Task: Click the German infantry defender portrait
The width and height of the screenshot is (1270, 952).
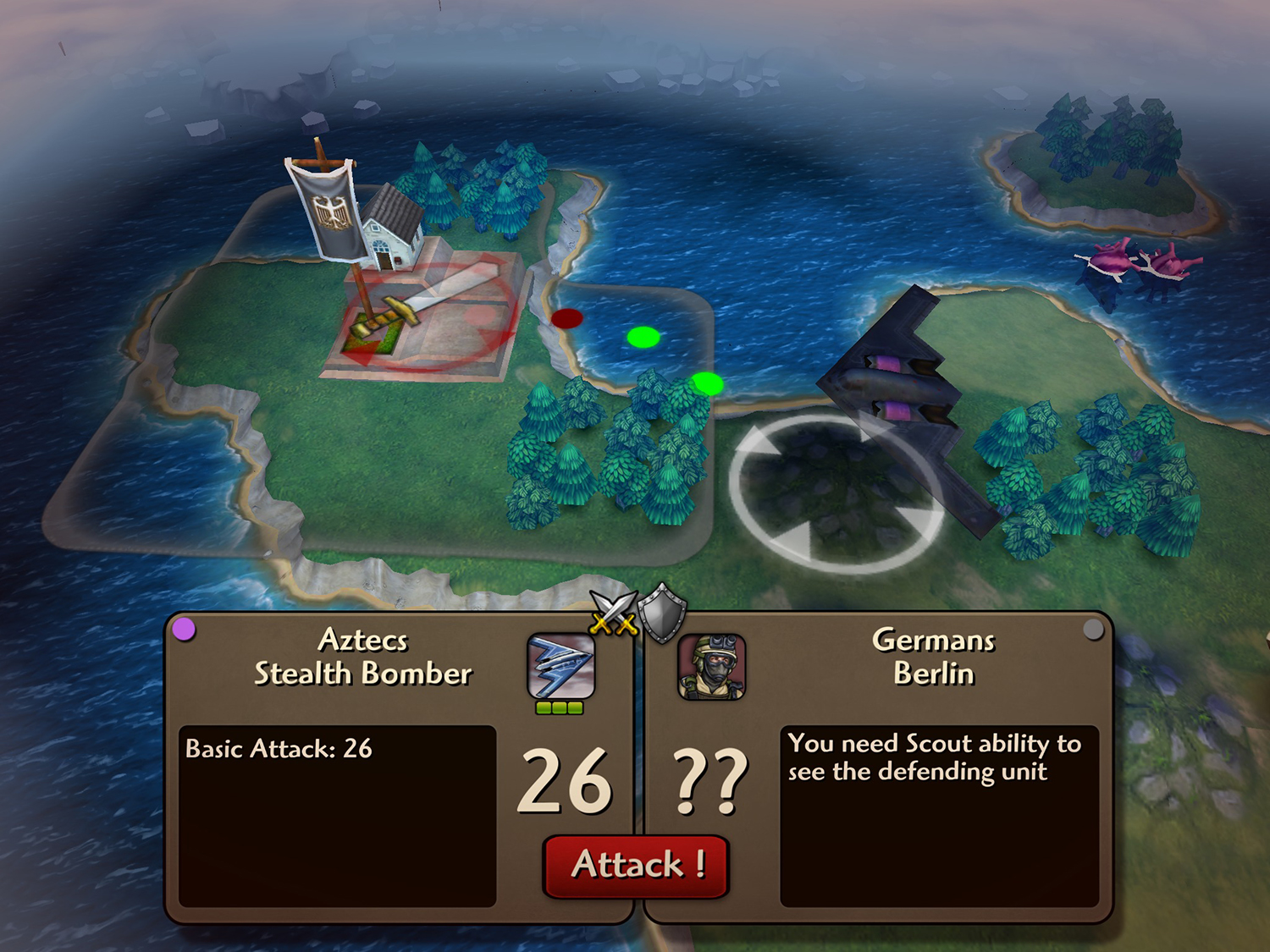Action: 711,669
